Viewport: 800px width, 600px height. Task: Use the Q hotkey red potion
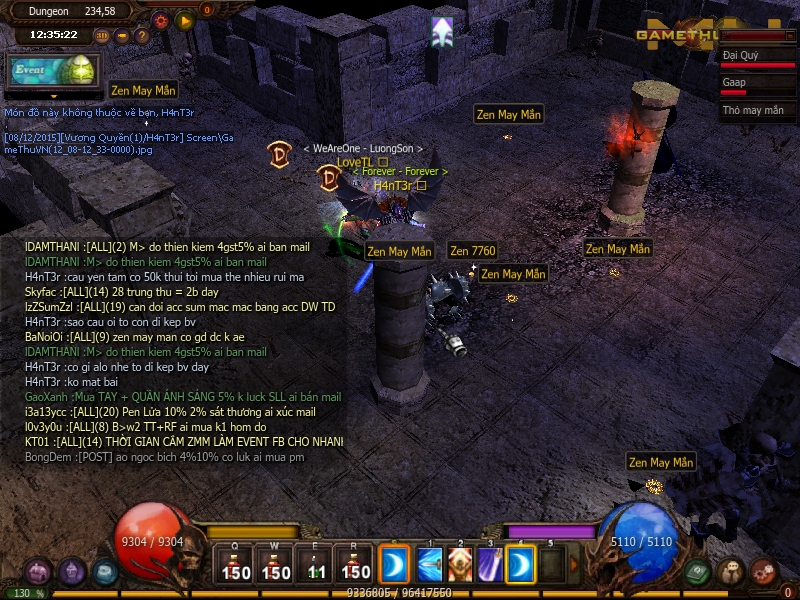coord(236,564)
